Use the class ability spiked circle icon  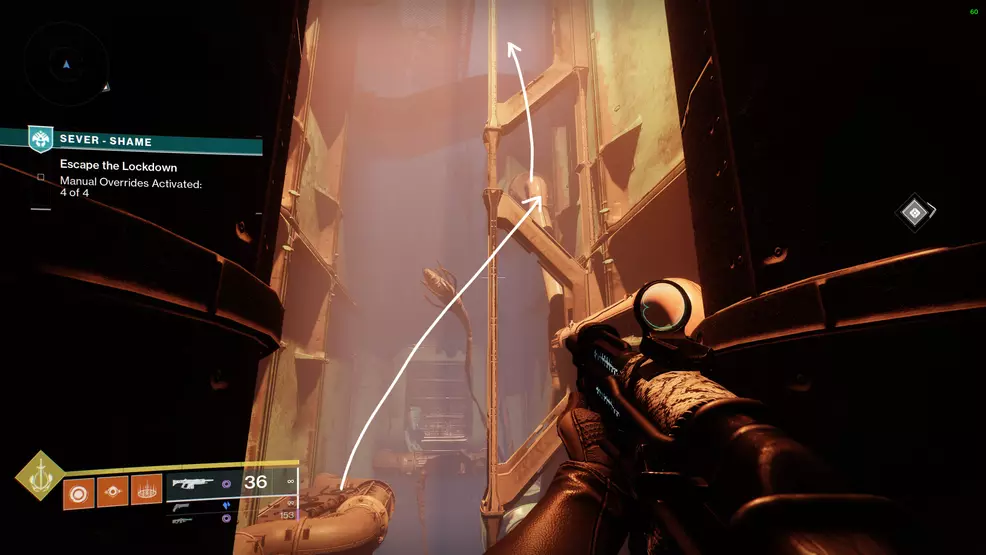pos(146,492)
